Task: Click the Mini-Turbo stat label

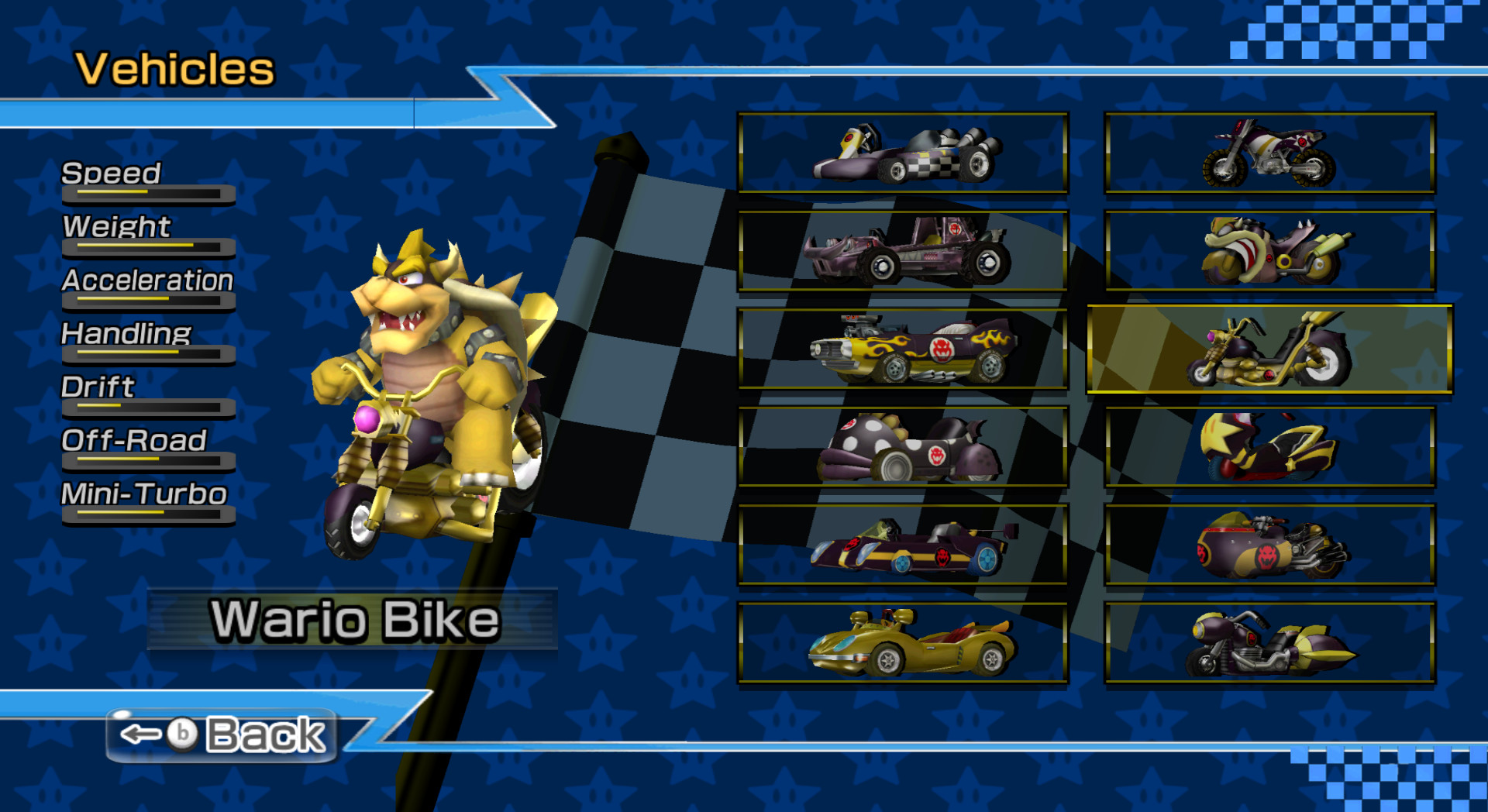Action: click(142, 494)
